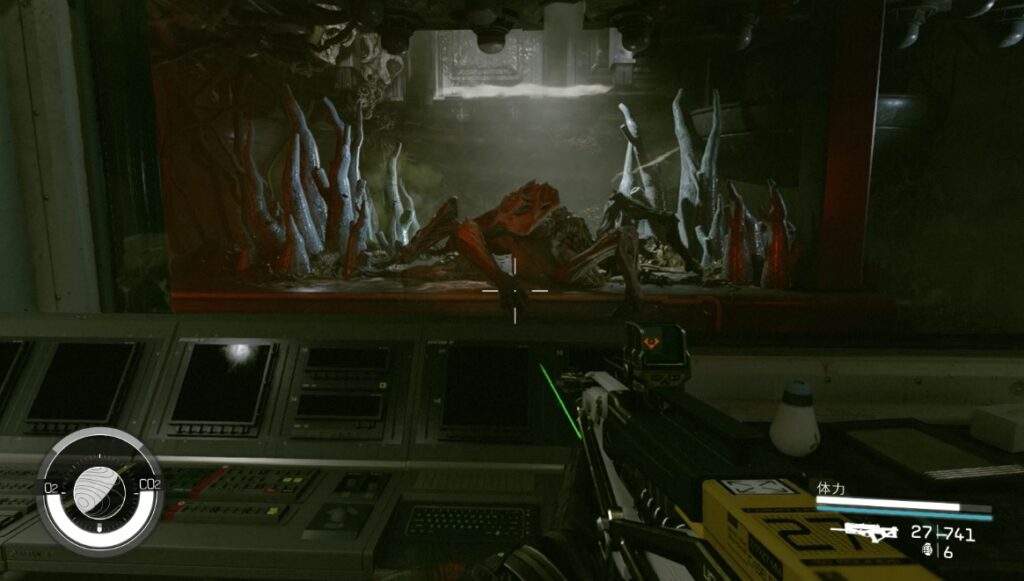The image size is (1024, 581).
Task: Click the grenade icon
Action: (x=927, y=551)
